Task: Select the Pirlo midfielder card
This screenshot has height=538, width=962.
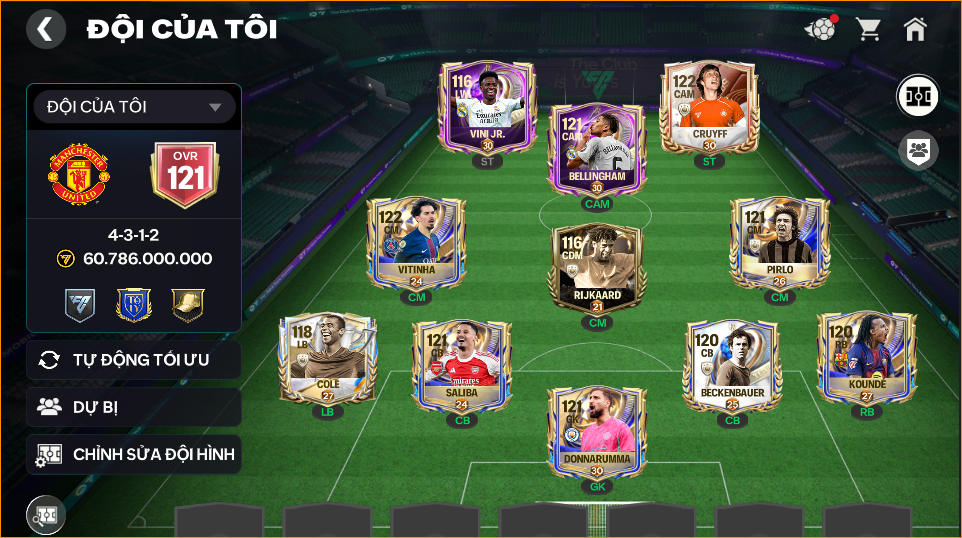Action: 779,243
